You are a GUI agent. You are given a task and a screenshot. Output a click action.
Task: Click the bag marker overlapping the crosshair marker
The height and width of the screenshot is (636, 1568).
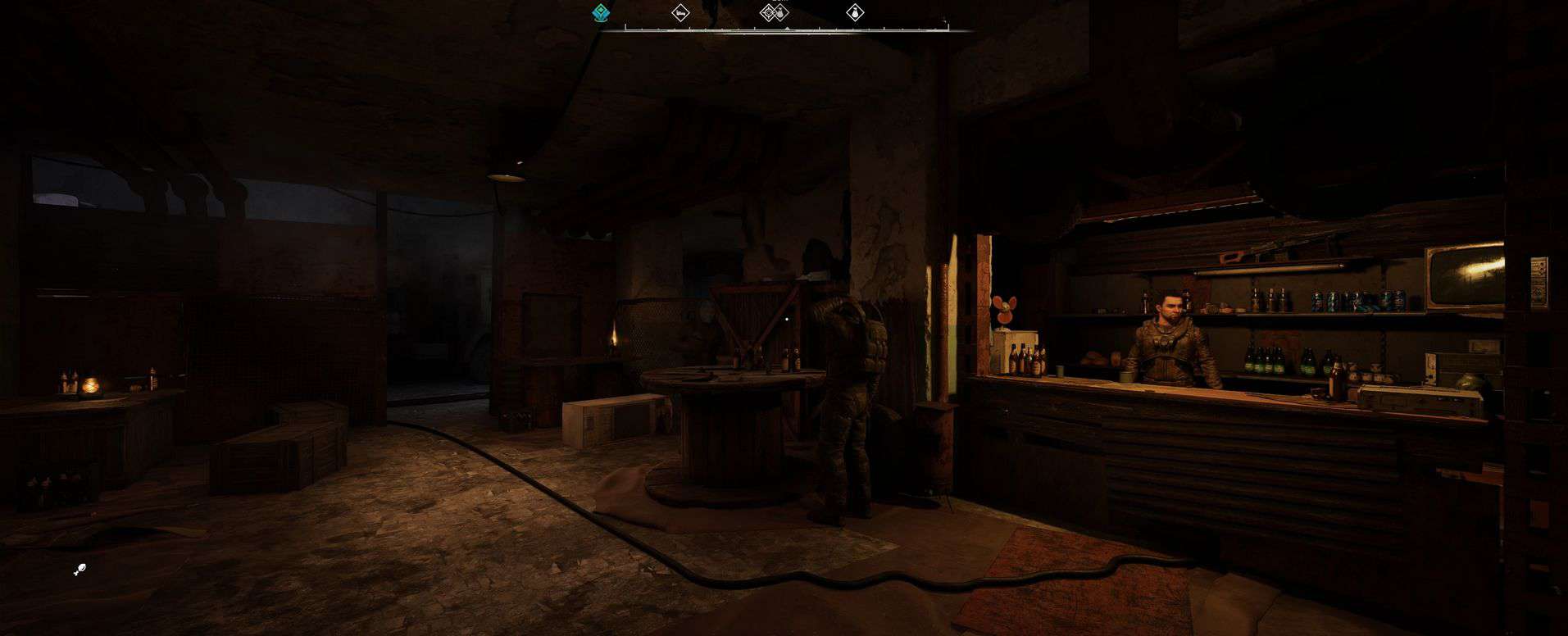781,12
